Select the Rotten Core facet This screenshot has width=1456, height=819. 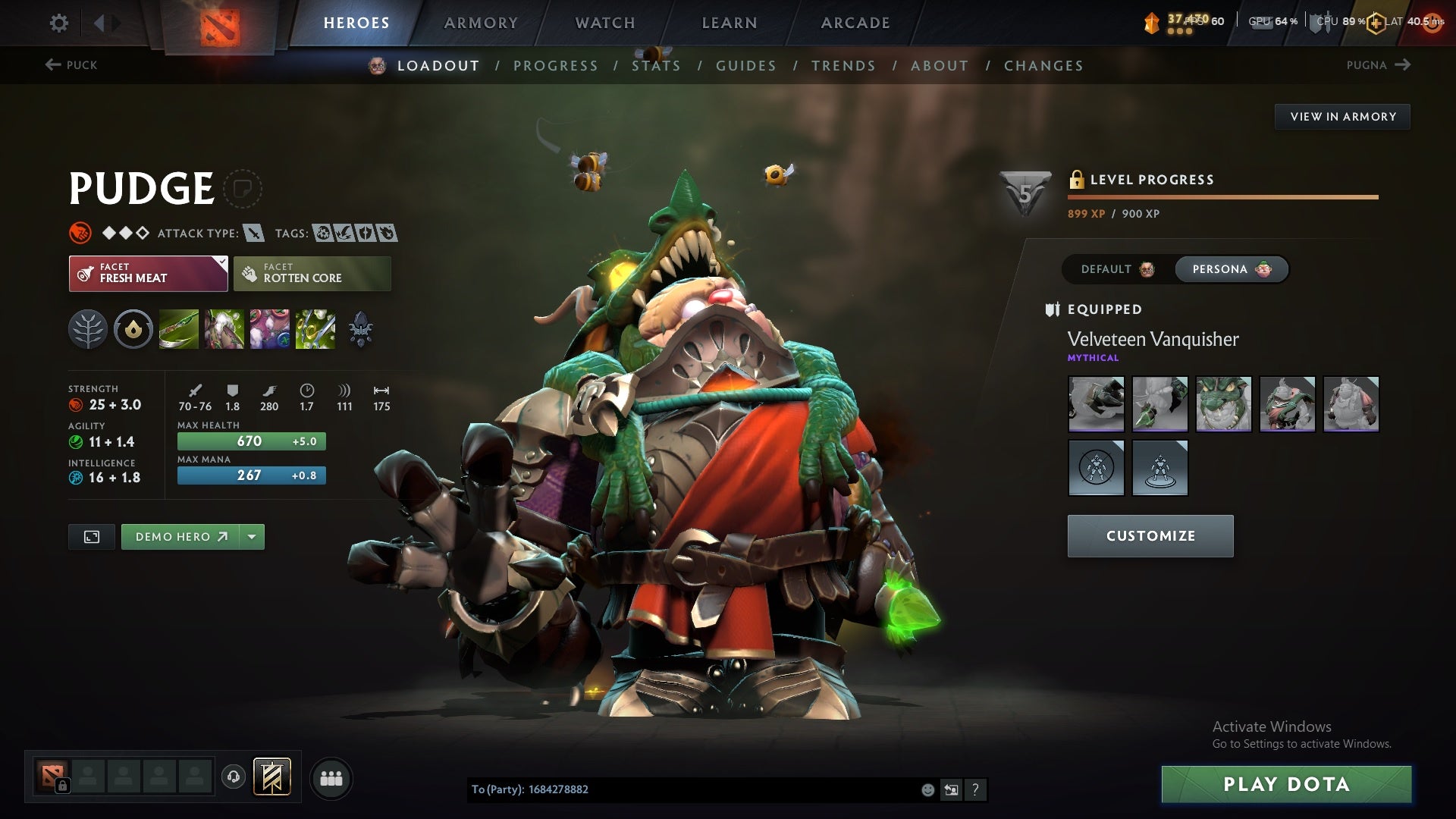point(312,273)
